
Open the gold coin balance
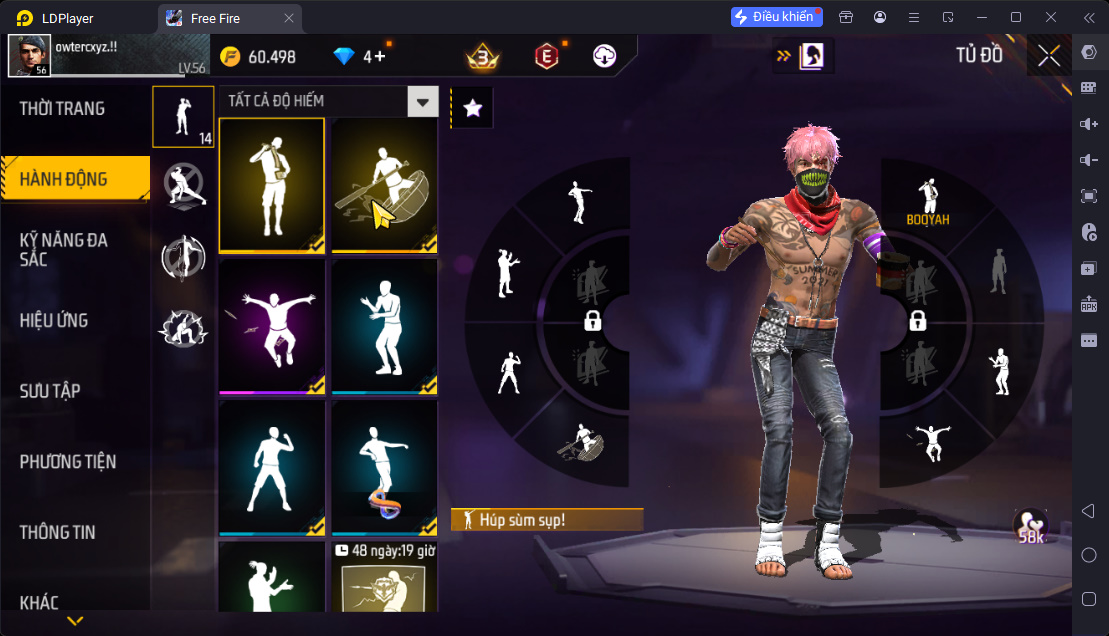pyautogui.click(x=258, y=57)
